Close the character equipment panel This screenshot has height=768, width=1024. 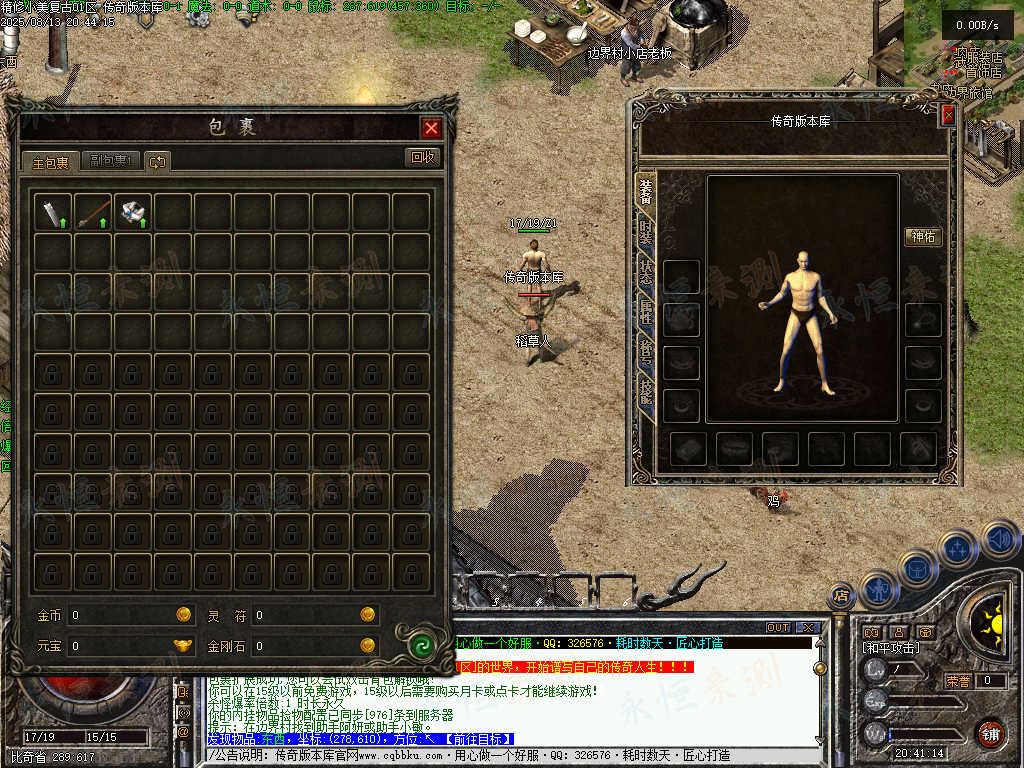point(947,115)
